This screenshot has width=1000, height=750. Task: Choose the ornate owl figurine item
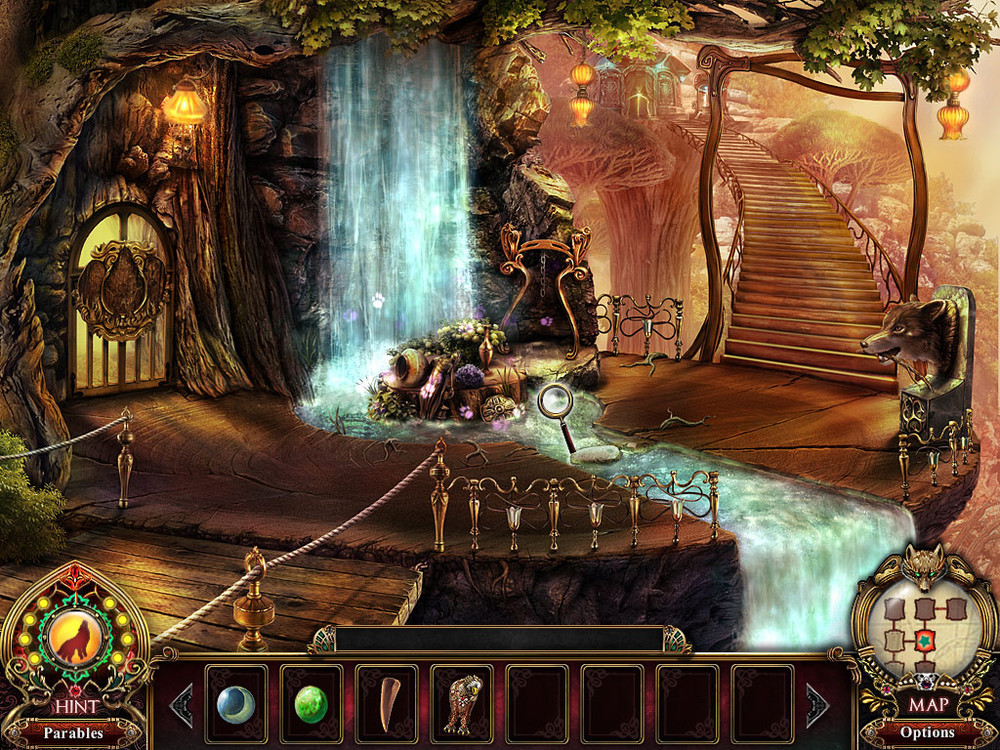462,703
